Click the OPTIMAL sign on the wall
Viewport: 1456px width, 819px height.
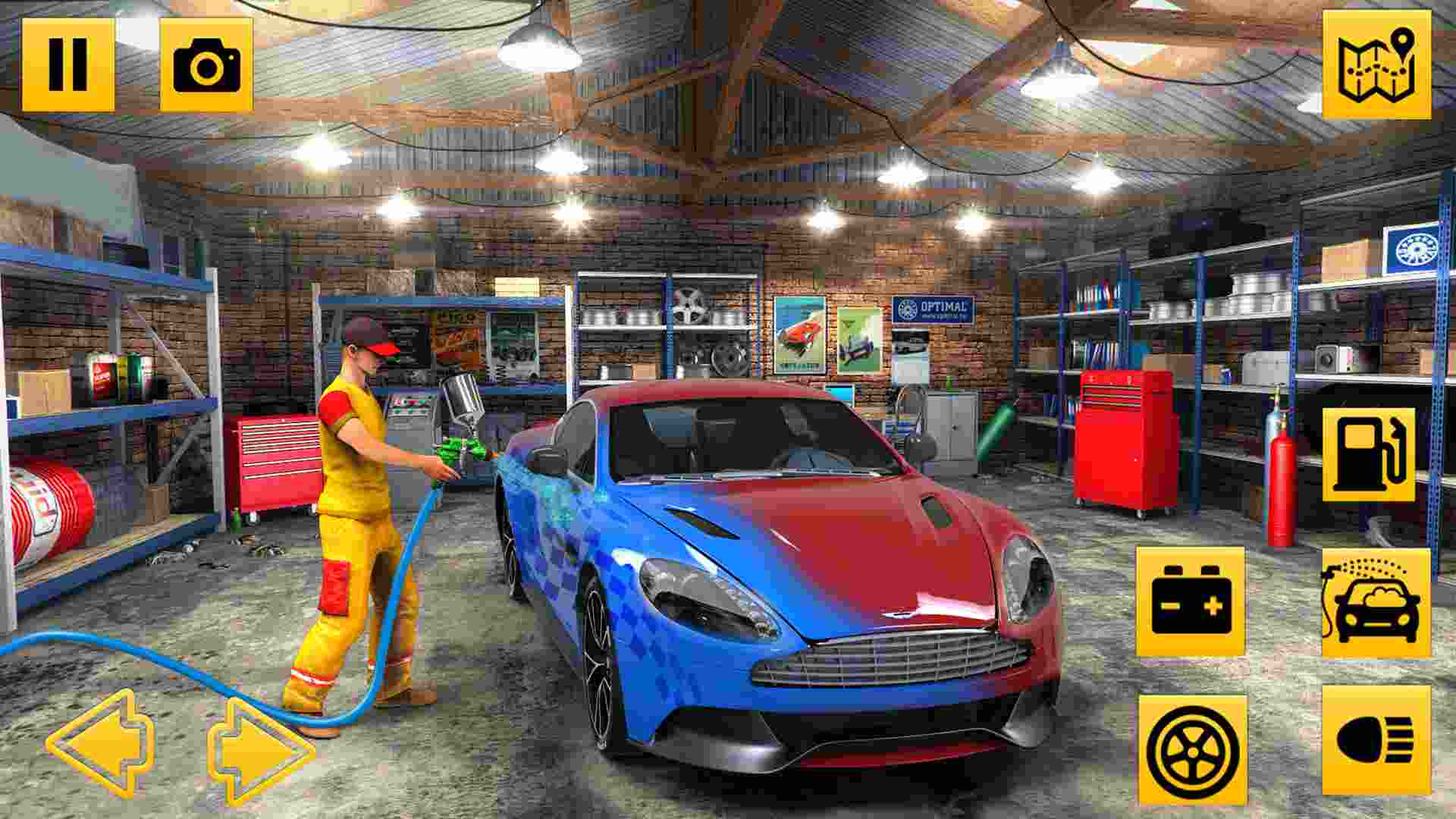[x=933, y=311]
